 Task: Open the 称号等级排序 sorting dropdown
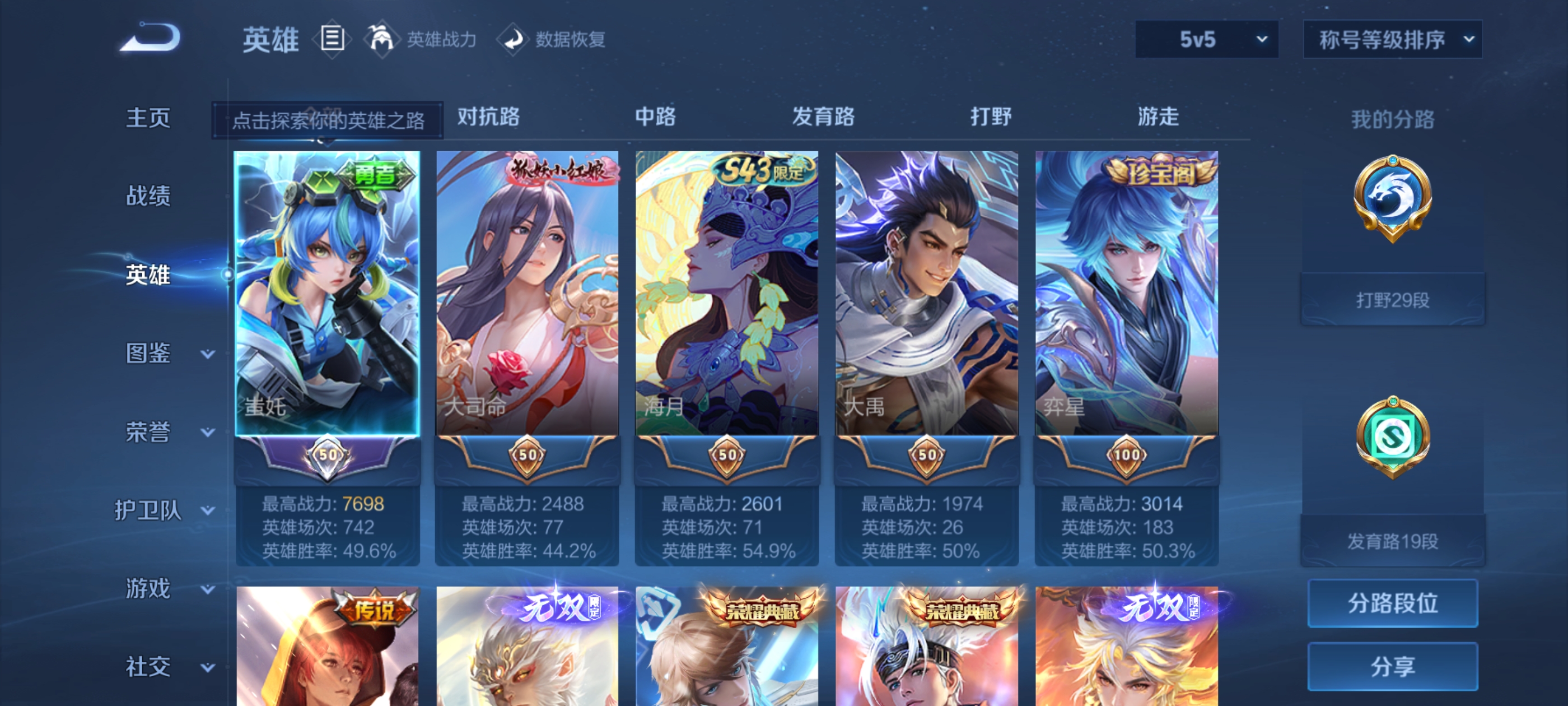(x=1392, y=38)
